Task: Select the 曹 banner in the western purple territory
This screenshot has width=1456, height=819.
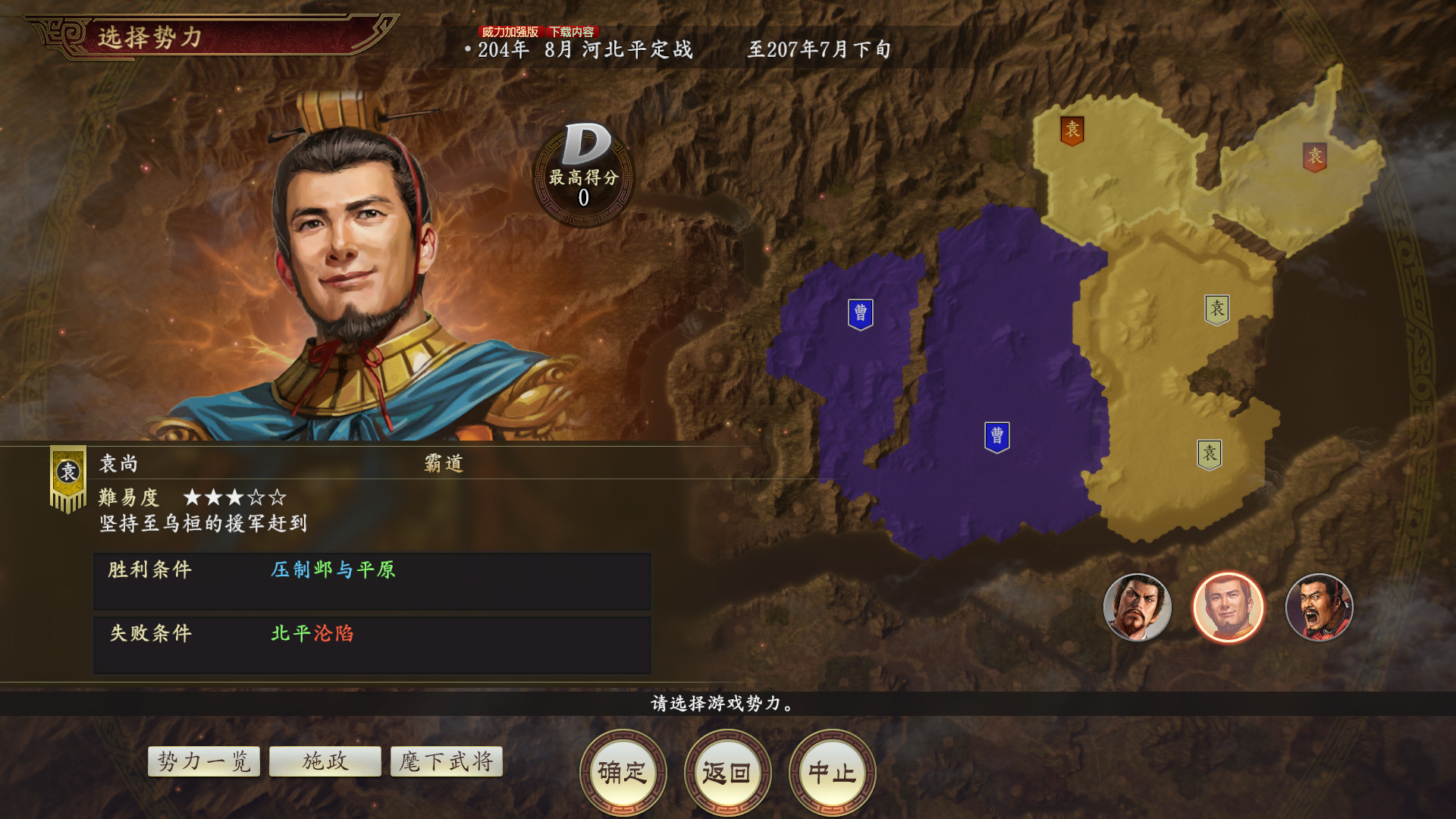Action: tap(861, 312)
